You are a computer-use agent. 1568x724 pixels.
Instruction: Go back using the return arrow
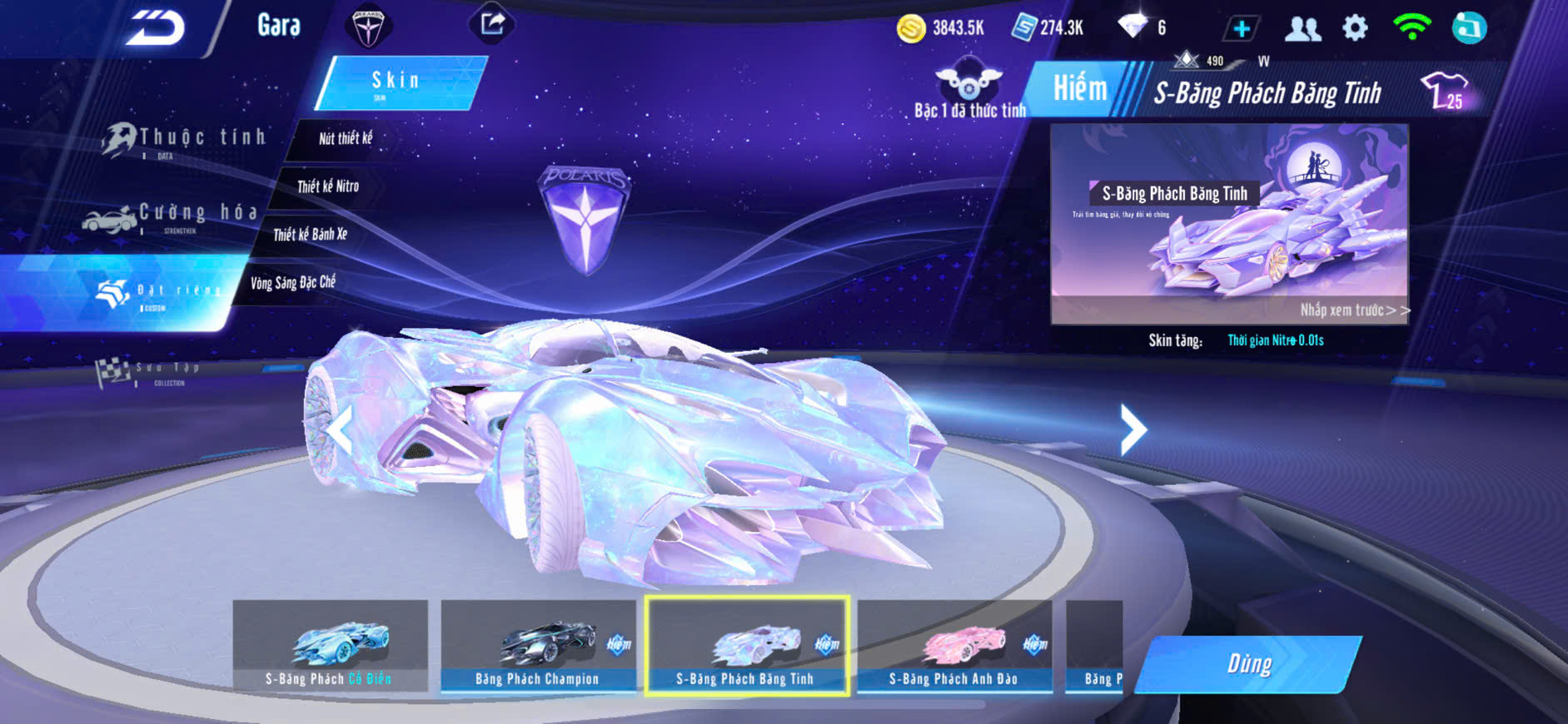(156, 27)
